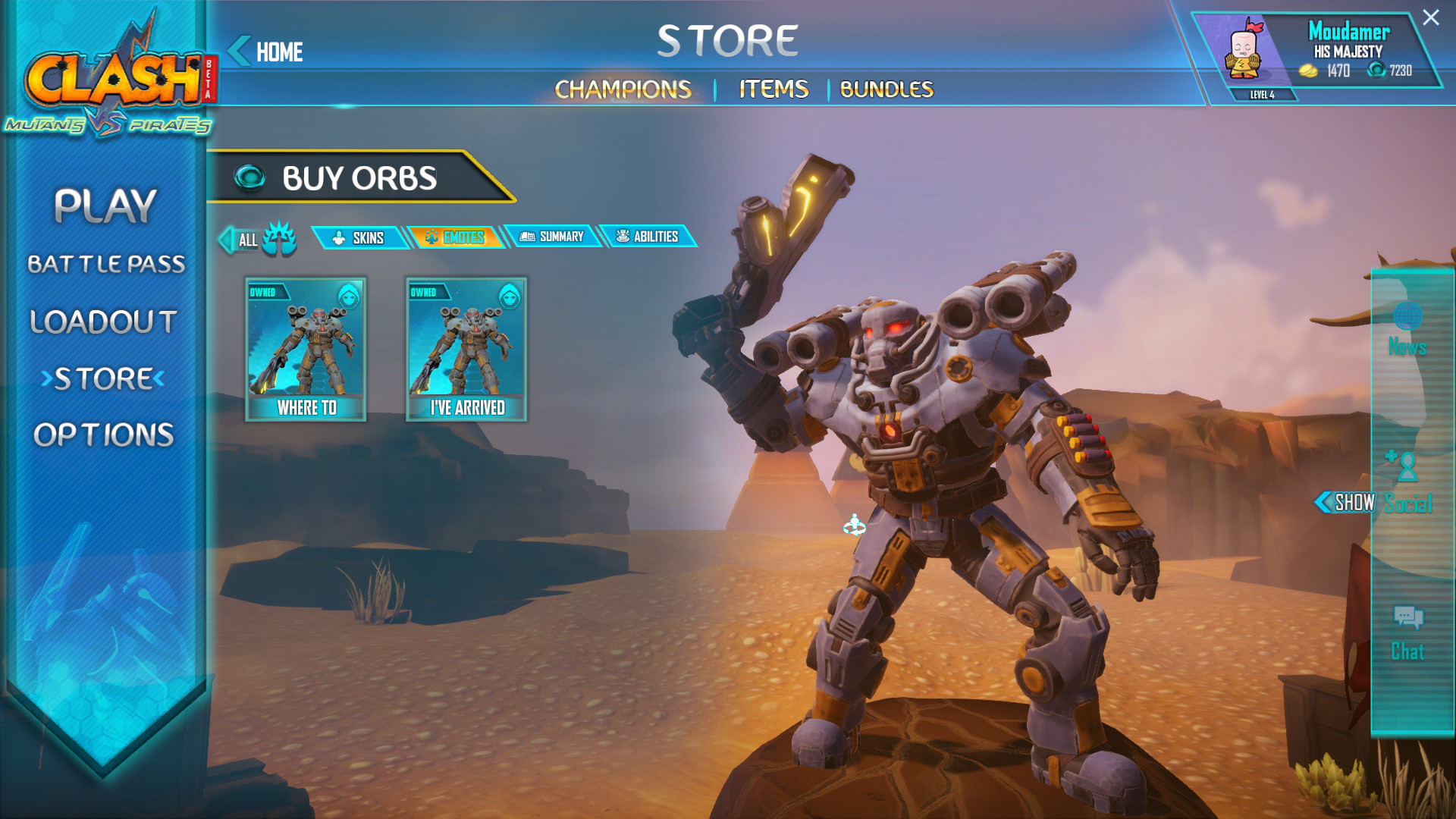Select the WHERE TO emote card
The height and width of the screenshot is (819, 1456).
click(x=305, y=349)
